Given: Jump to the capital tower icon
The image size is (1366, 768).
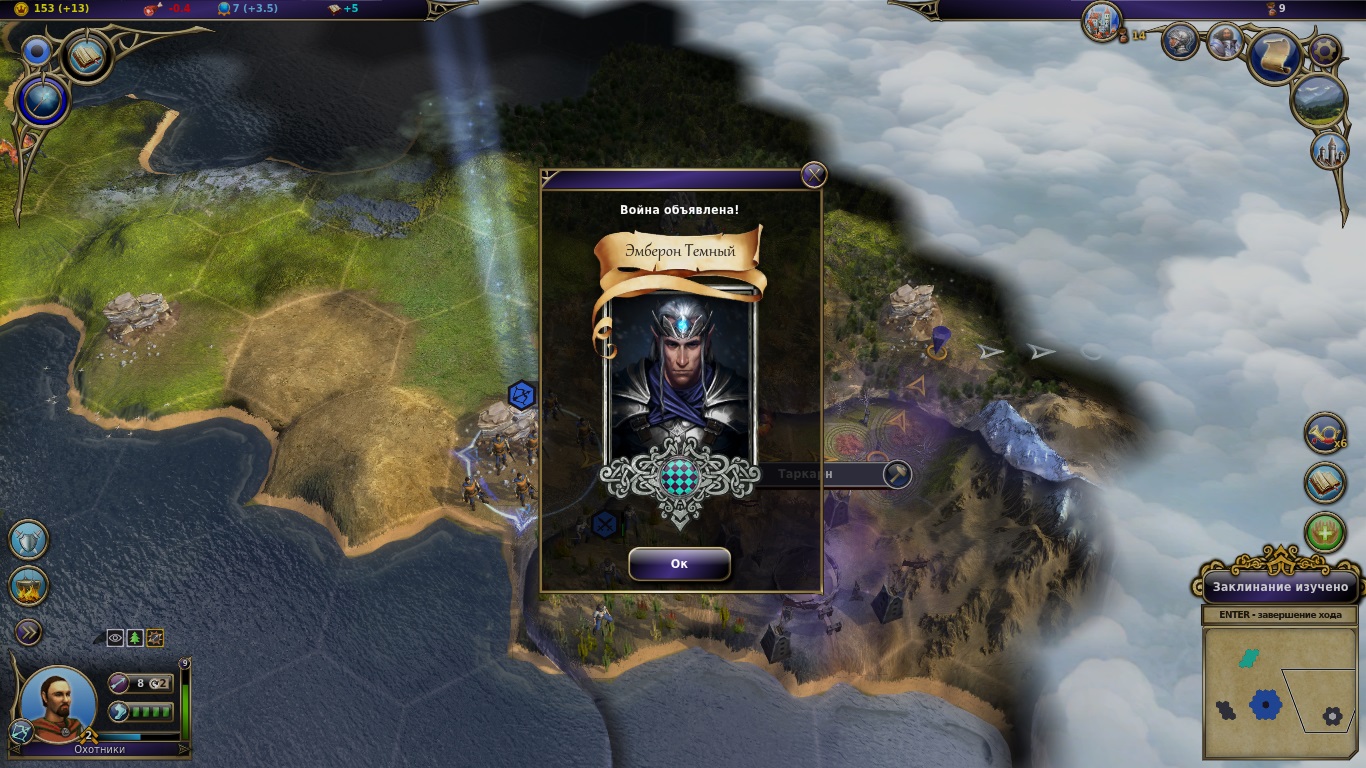Looking at the screenshot, I should 1330,150.
